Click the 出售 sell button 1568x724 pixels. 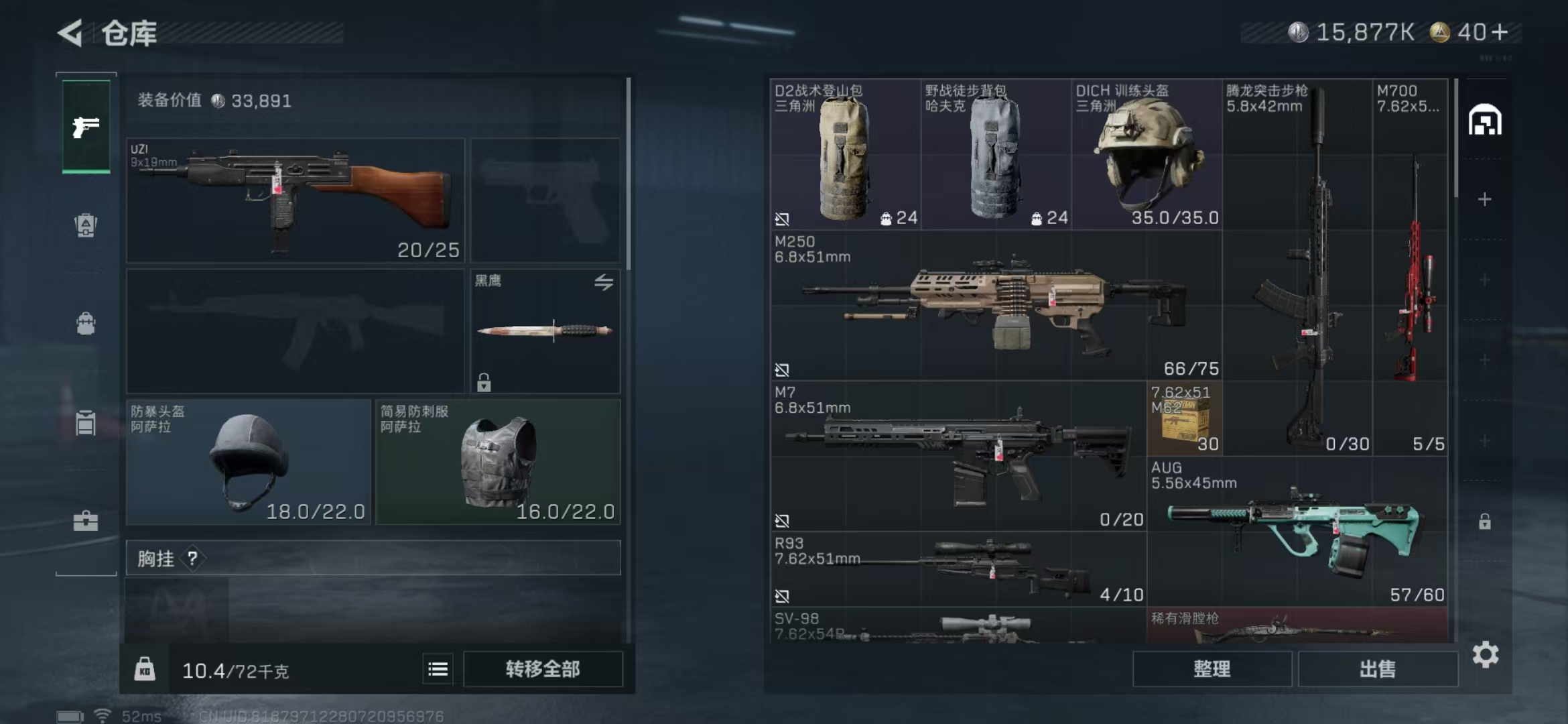pos(1378,669)
